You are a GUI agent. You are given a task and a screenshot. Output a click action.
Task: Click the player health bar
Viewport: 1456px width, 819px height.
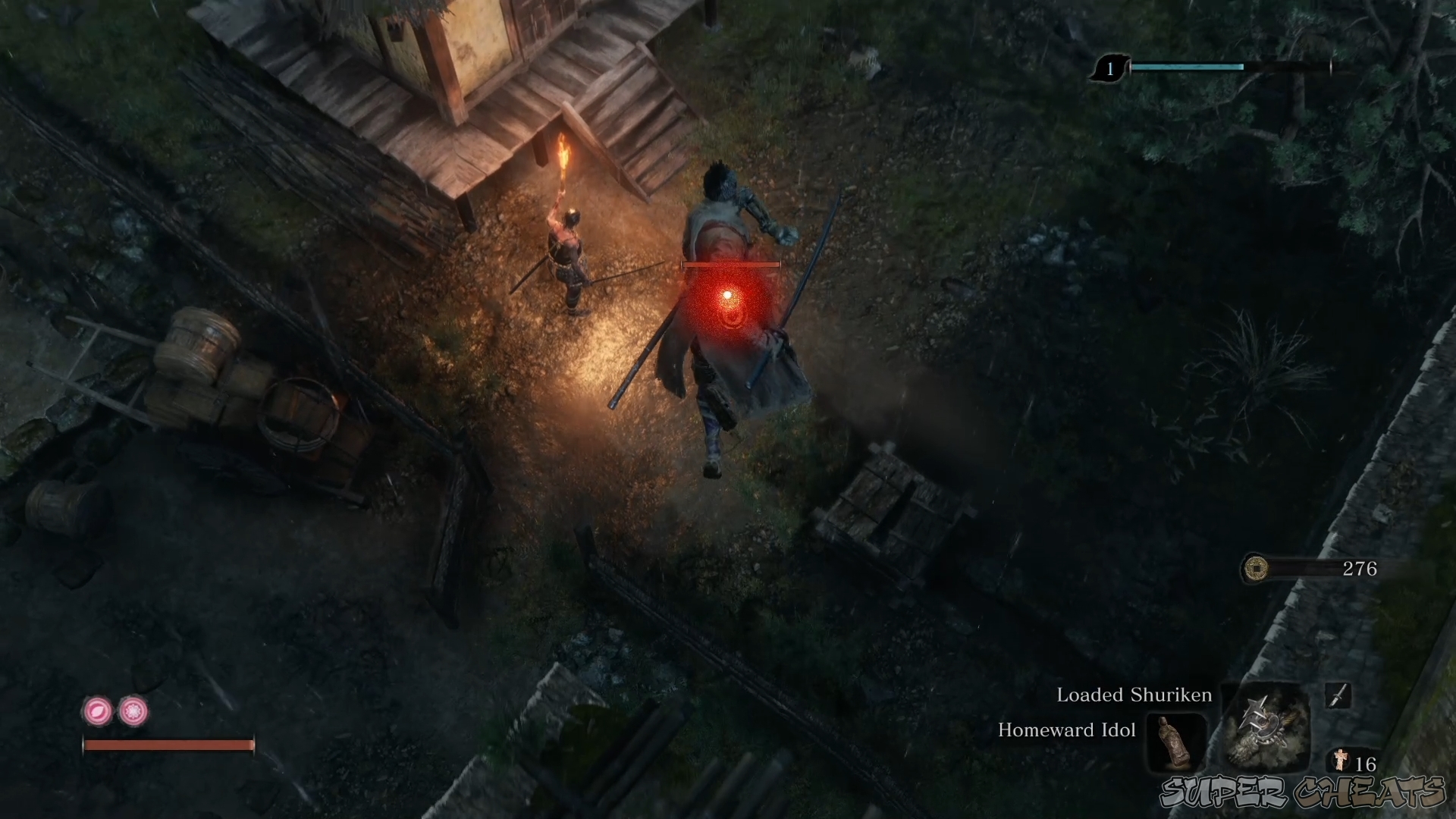coord(168,744)
